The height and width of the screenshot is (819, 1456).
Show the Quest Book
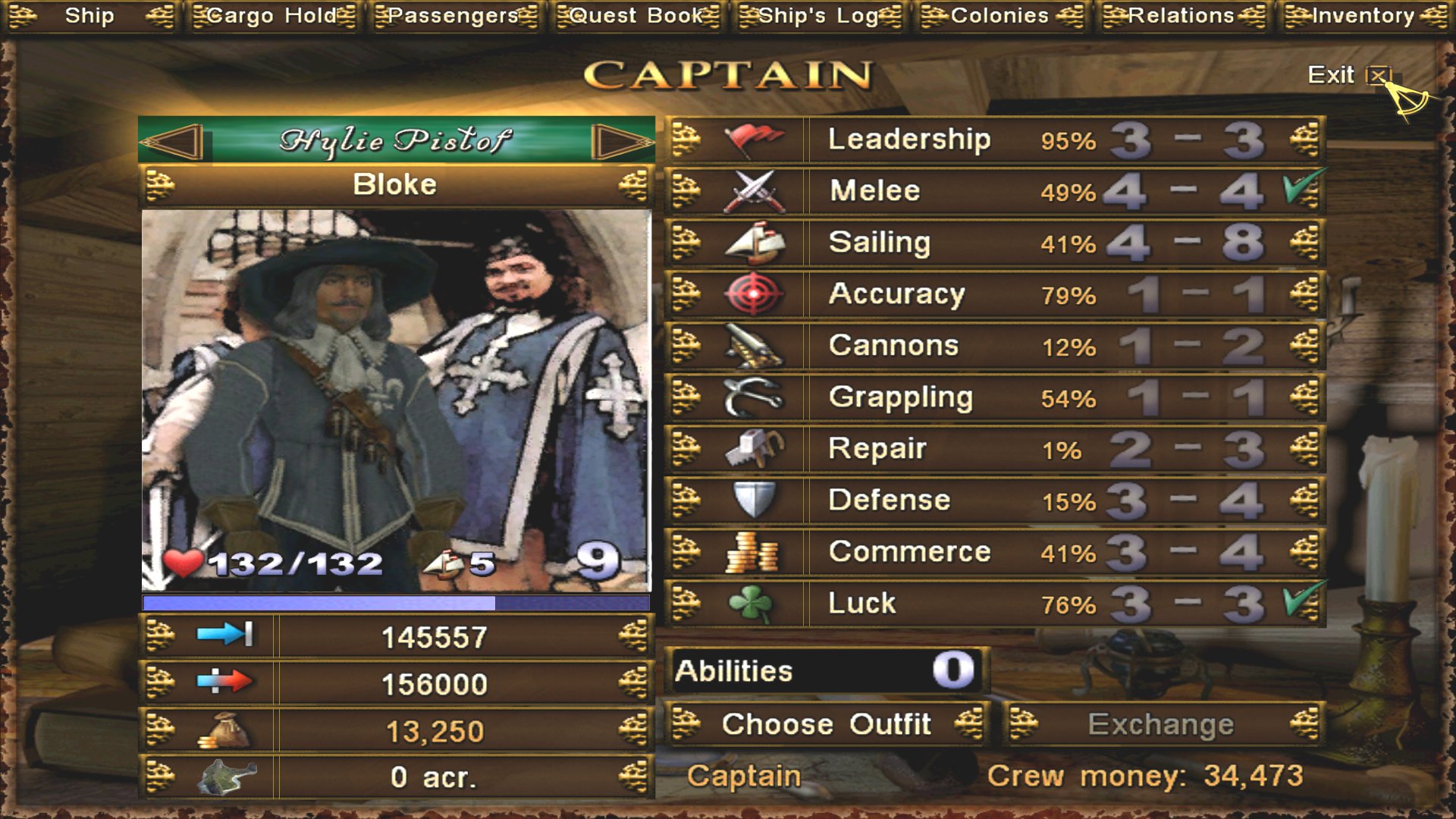[x=637, y=15]
